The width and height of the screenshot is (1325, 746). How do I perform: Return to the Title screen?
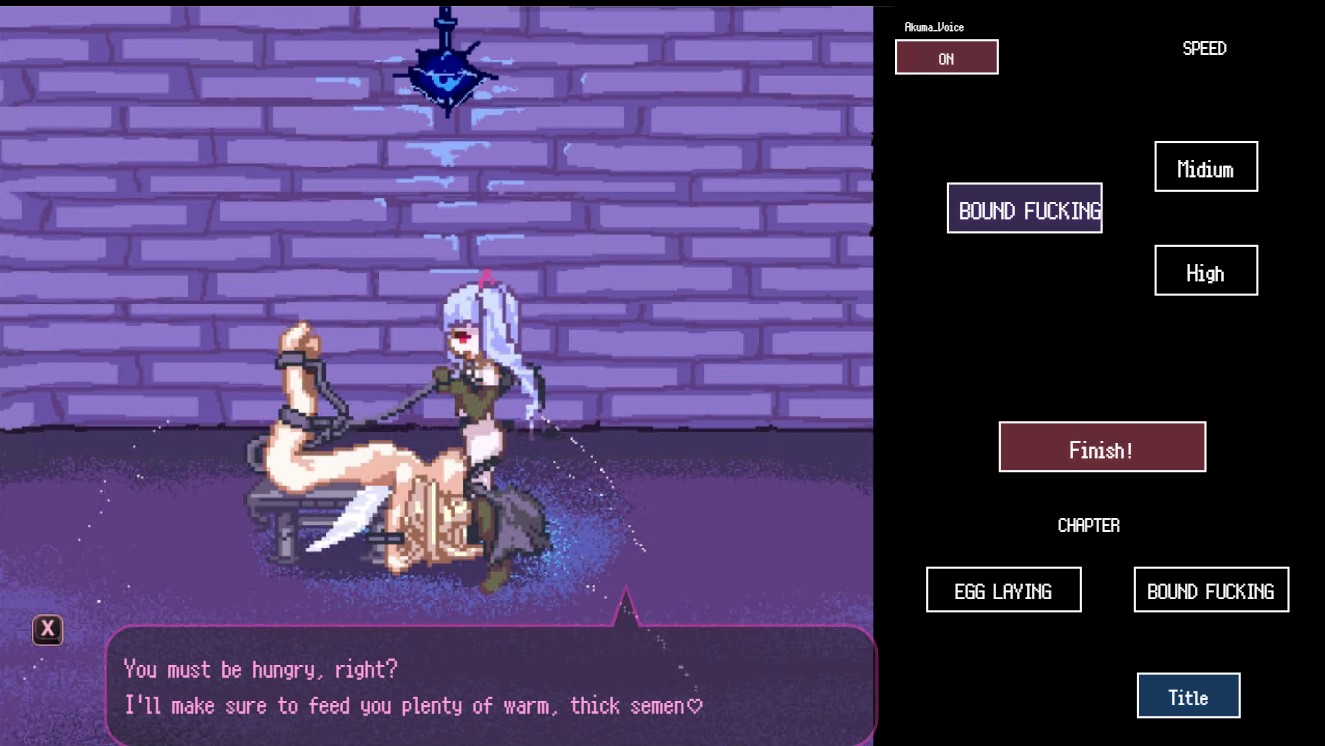[1187, 695]
